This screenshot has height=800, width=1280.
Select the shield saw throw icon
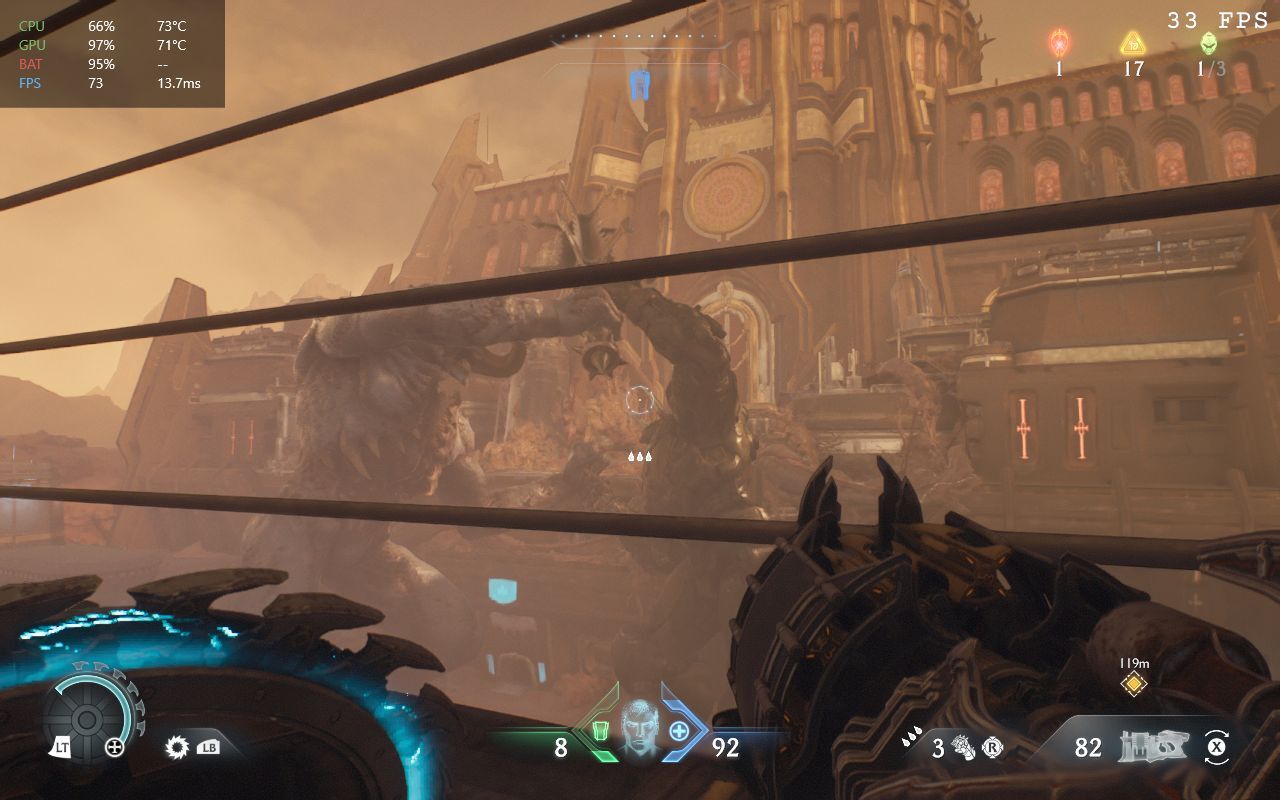point(178,746)
